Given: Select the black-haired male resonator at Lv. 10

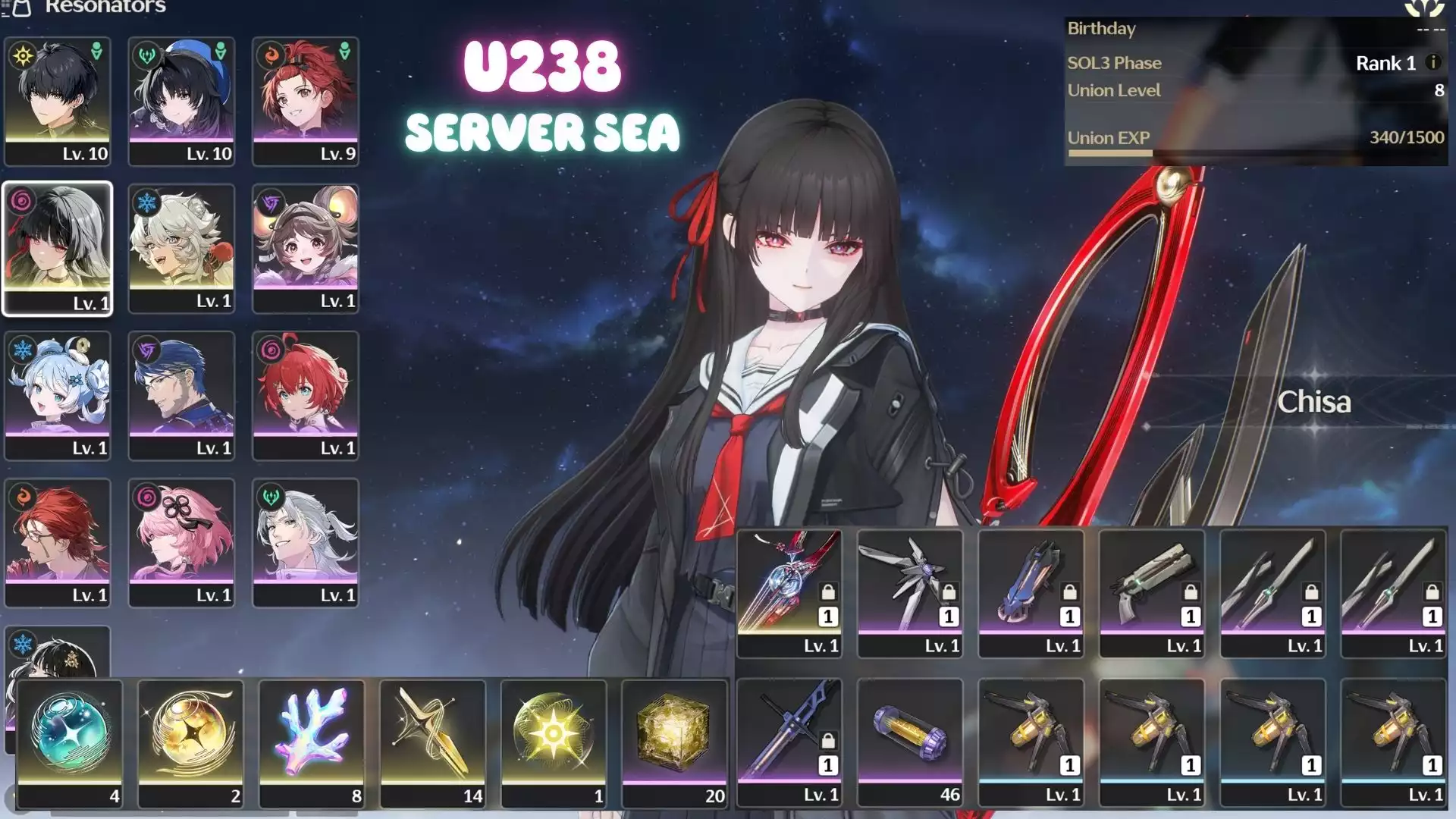Looking at the screenshot, I should pos(58,101).
